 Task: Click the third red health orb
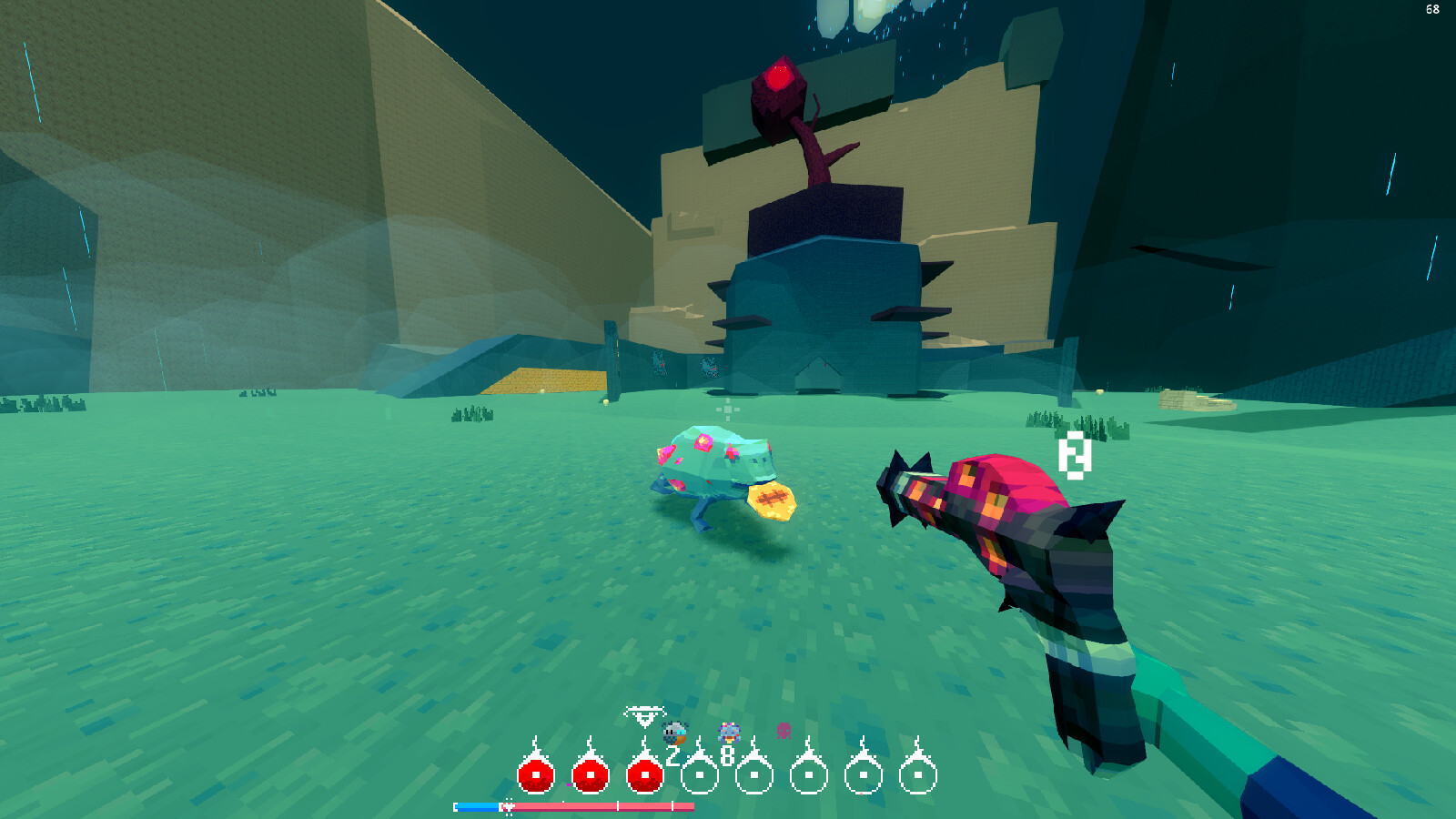[x=645, y=774]
